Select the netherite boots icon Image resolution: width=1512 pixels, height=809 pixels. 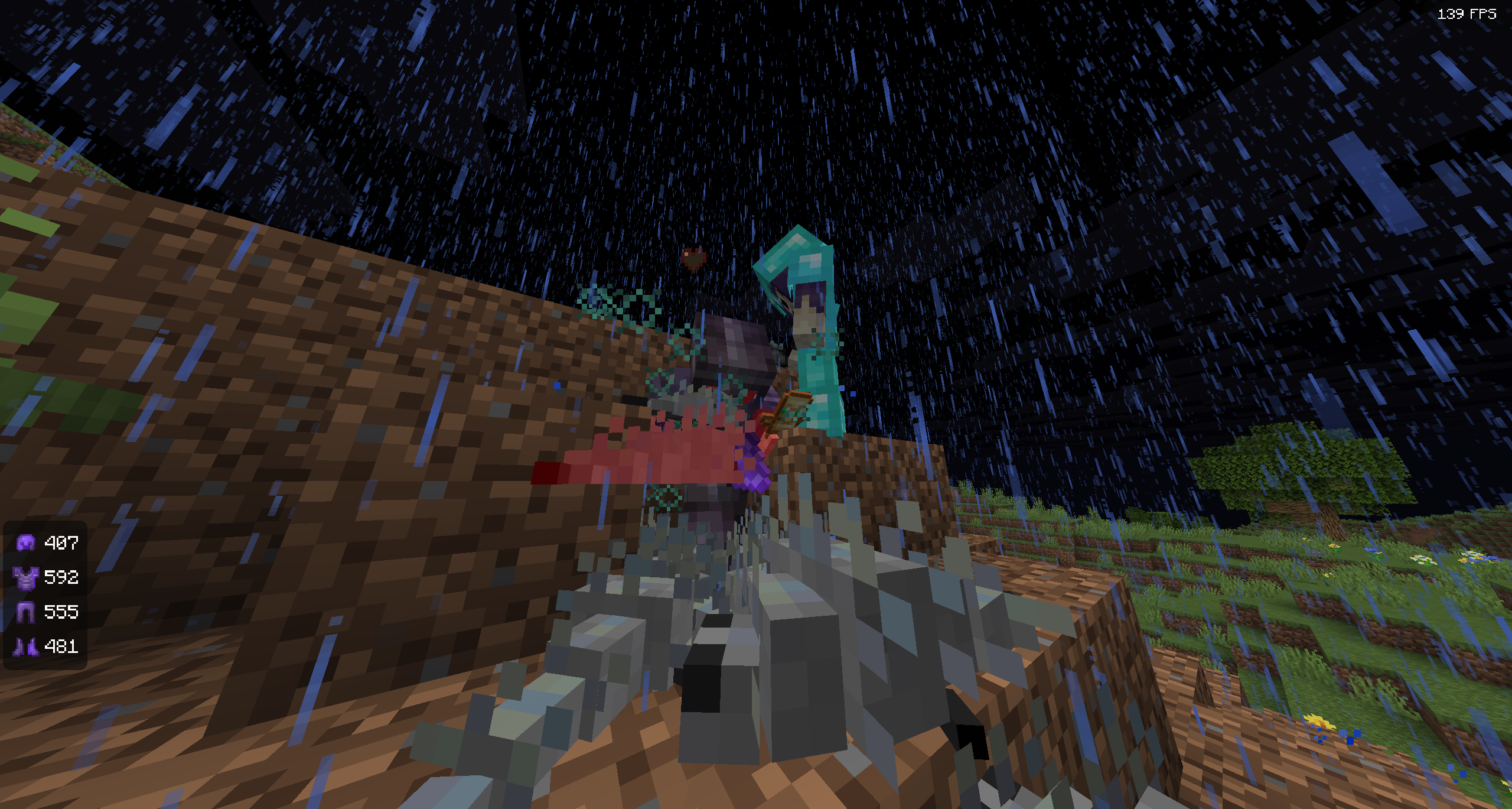25,647
